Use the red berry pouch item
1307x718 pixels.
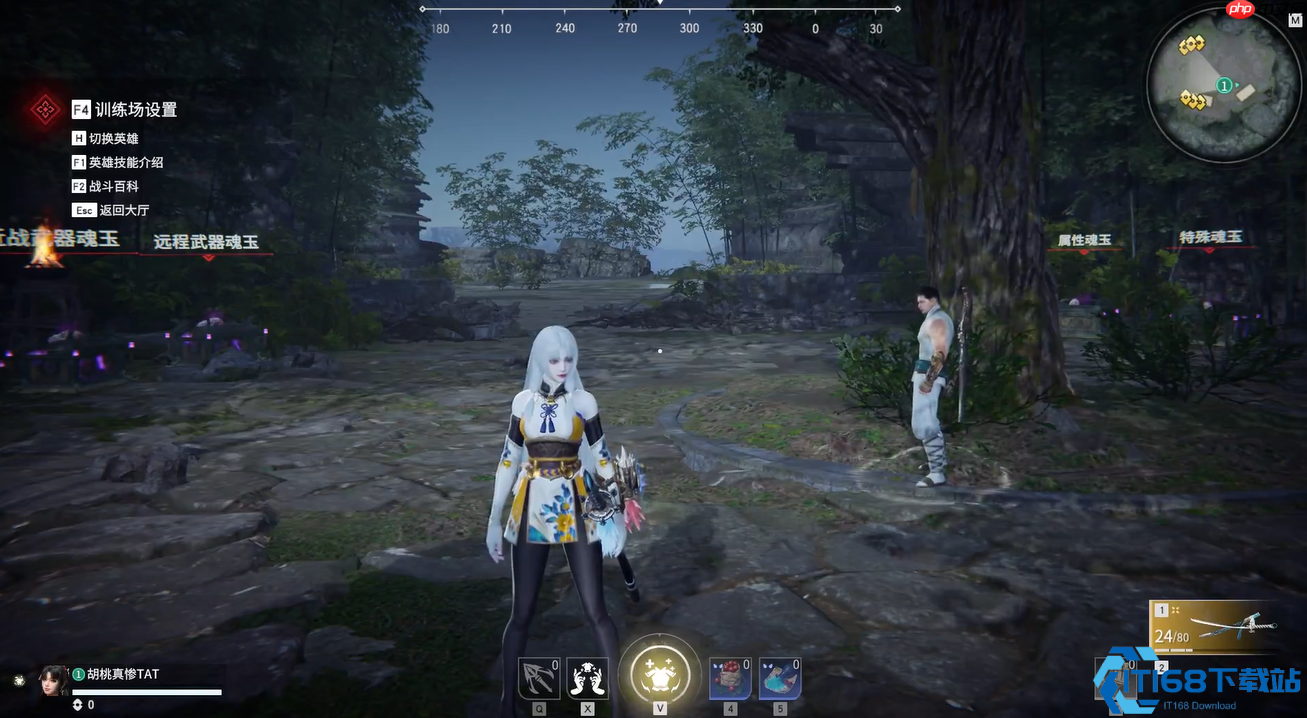[x=730, y=678]
